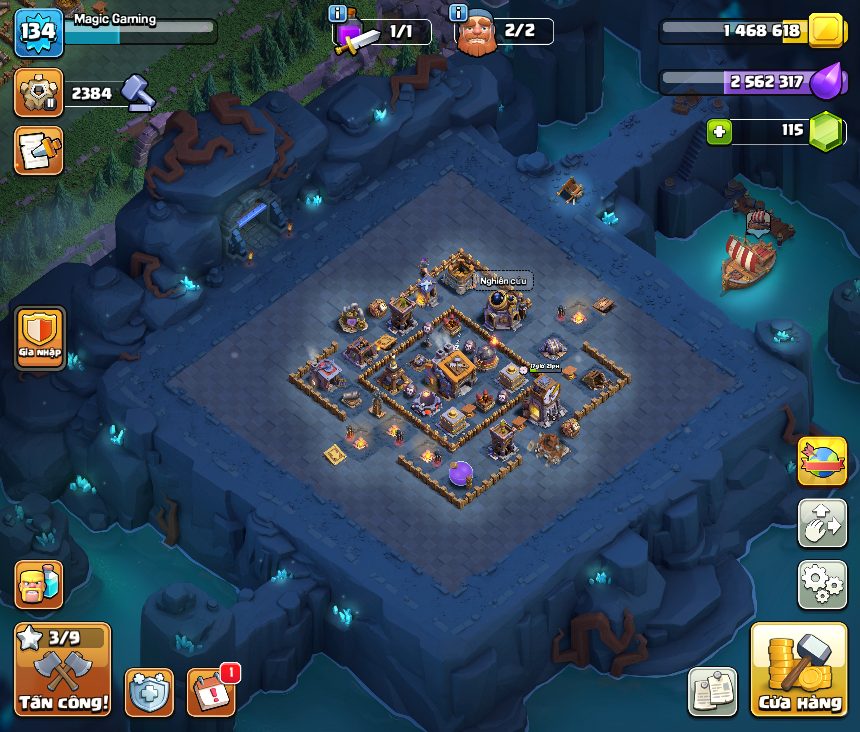Open the events calendar with notification

pos(211,692)
